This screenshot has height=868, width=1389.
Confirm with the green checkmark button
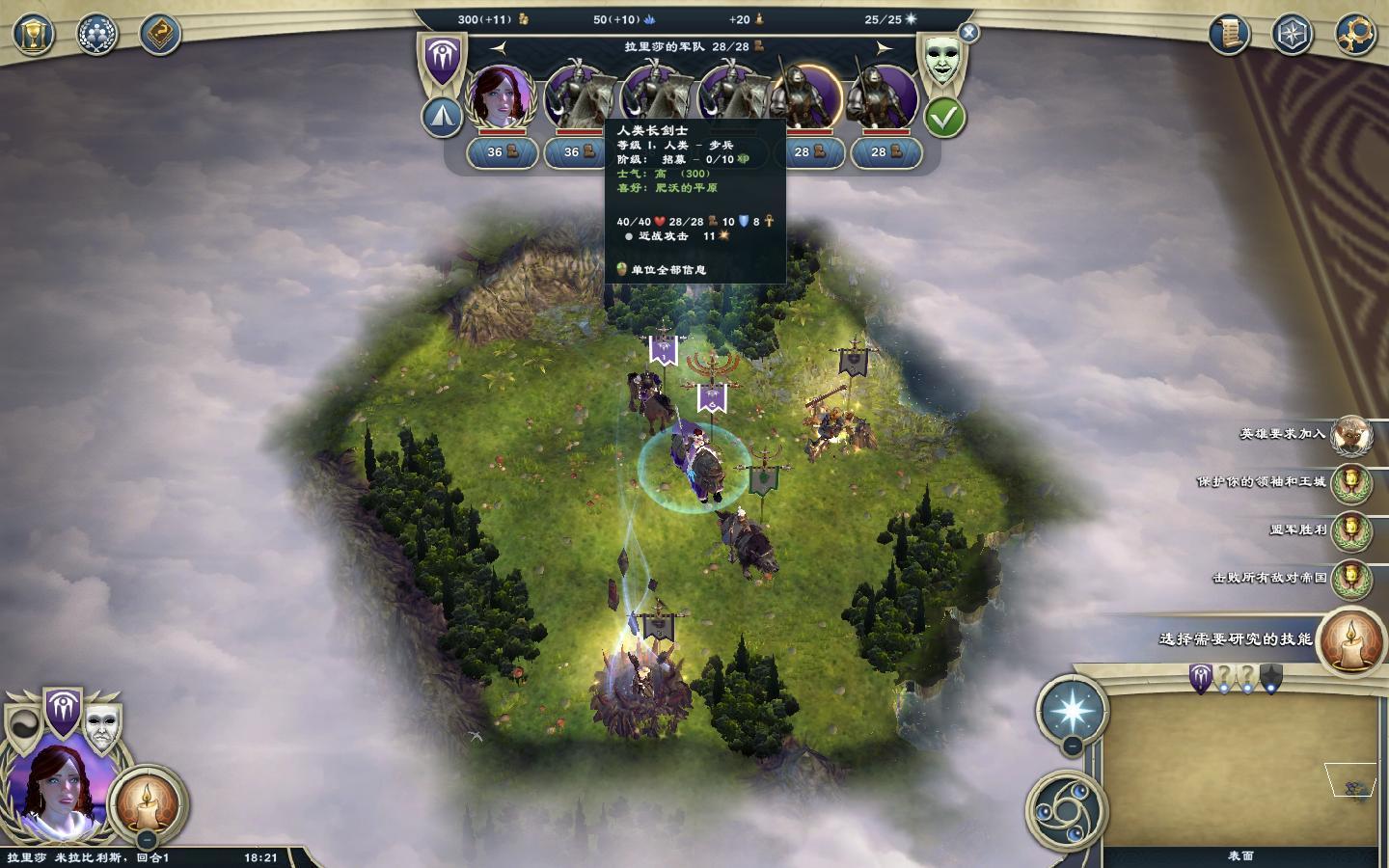click(x=944, y=118)
